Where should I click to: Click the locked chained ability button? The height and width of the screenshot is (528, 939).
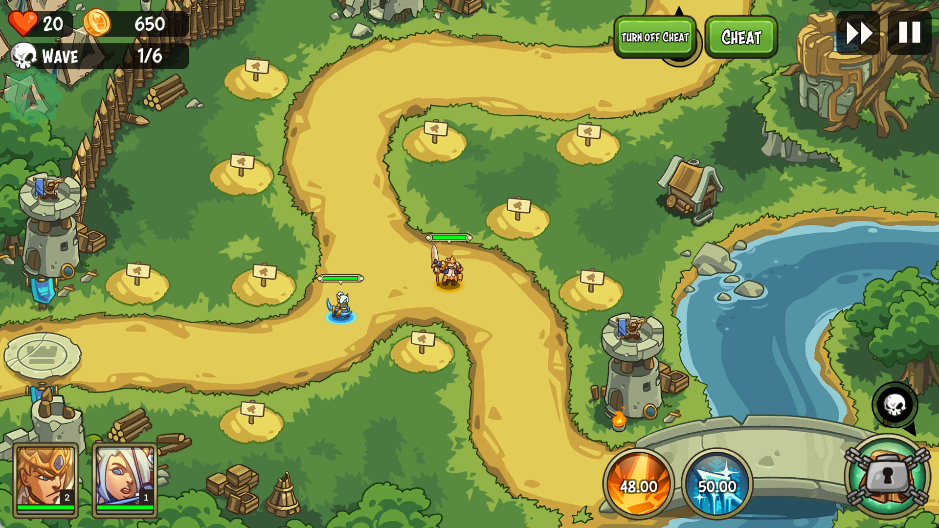point(887,477)
